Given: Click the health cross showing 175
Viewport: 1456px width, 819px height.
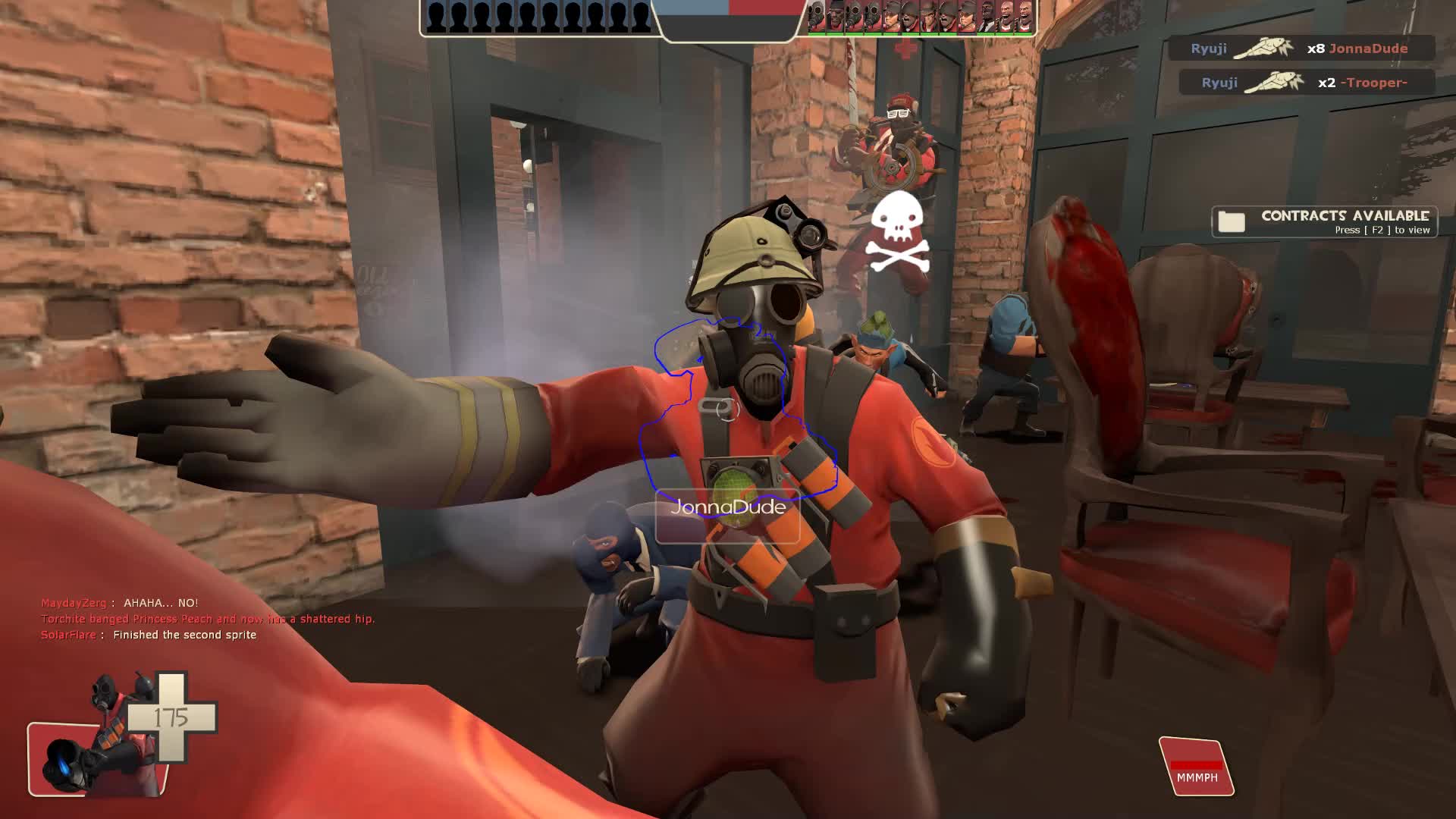Looking at the screenshot, I should pos(171,717).
